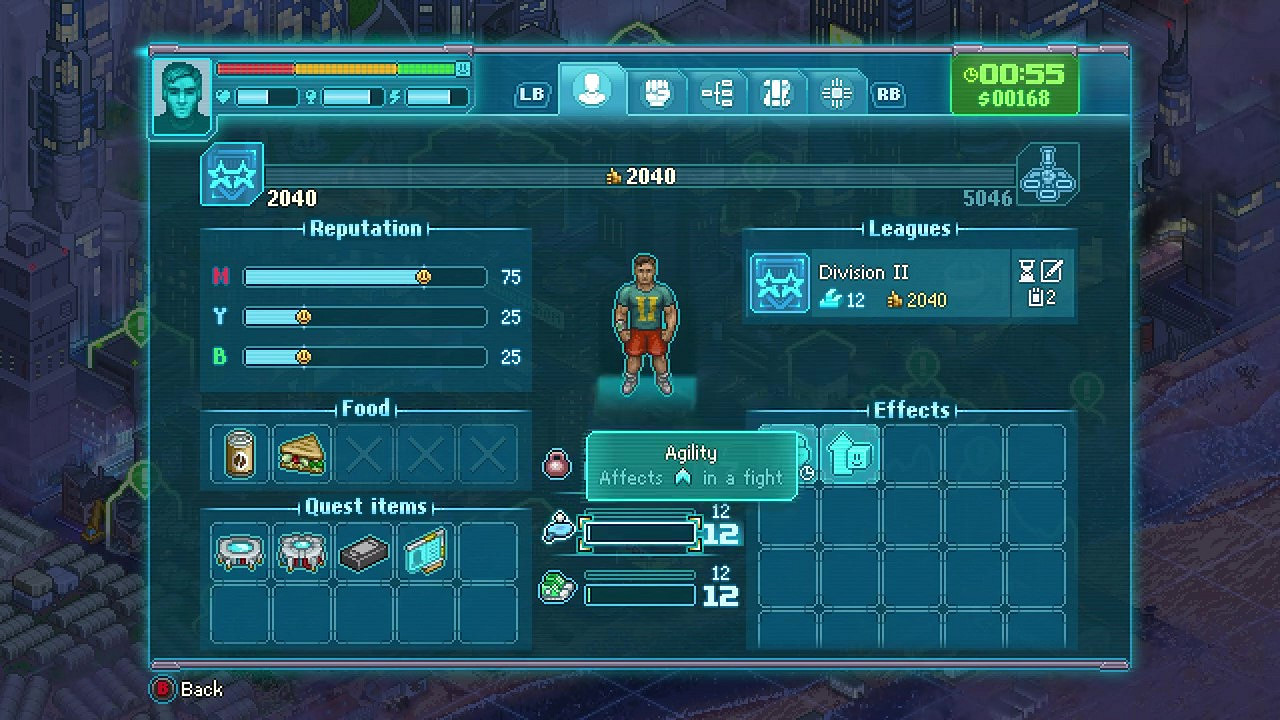Select the red kettlebell strength icon
Viewport: 1280px width, 720px height.
point(557,464)
